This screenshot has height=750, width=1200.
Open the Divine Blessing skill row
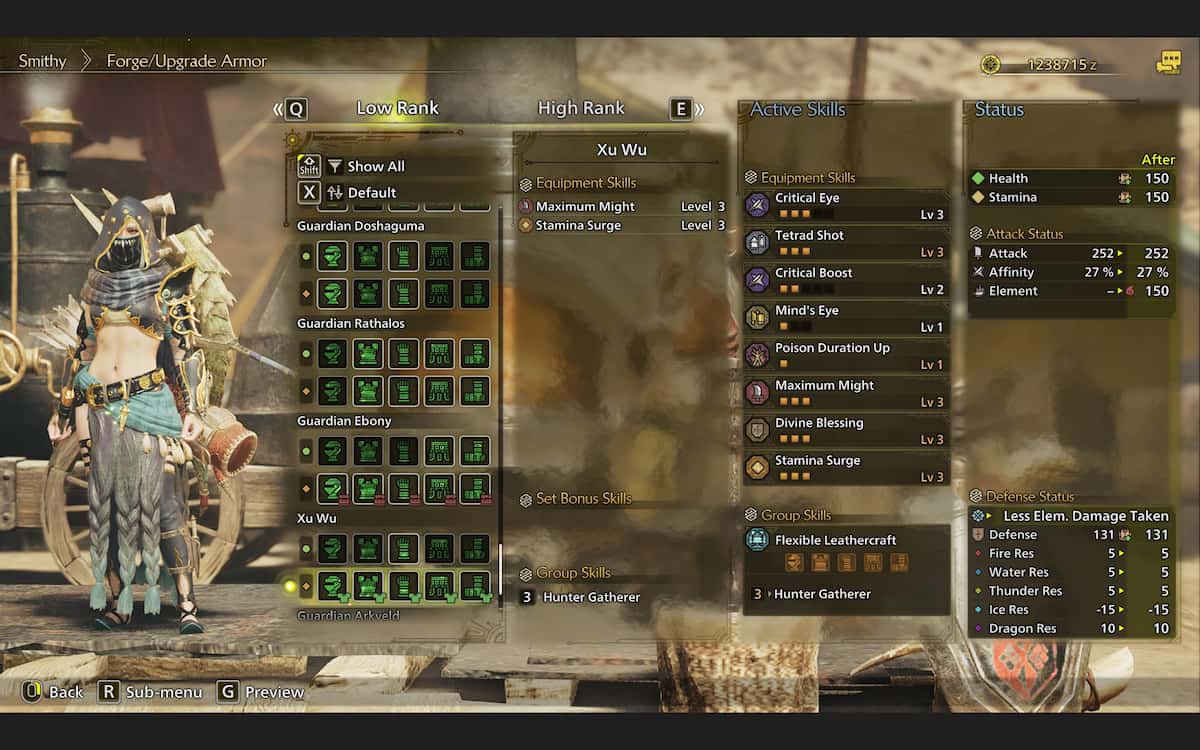[846, 430]
